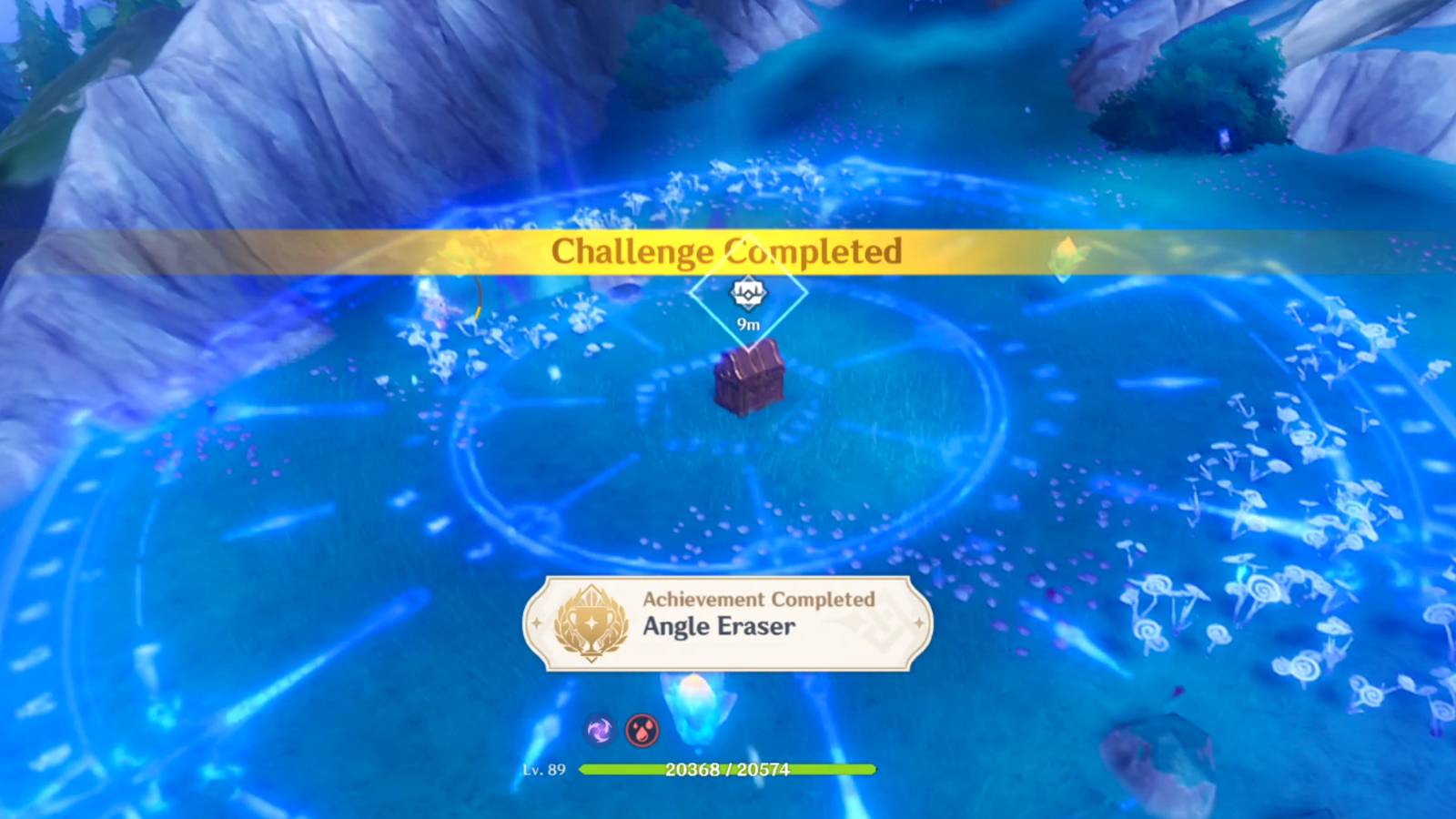Select the Achievement Completed header text

(x=758, y=600)
